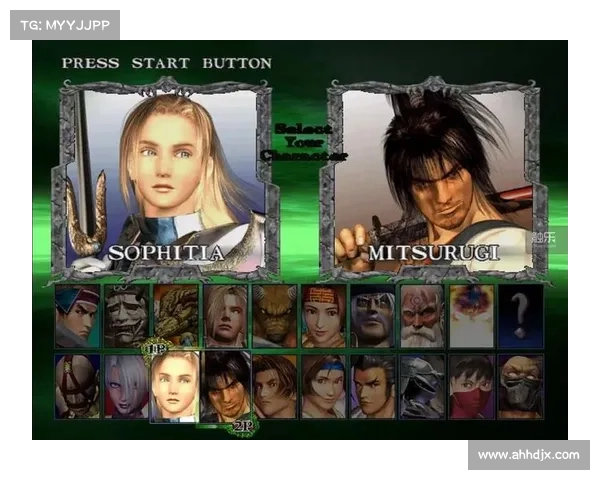Choose white-bearded Edge Master portrait
Screen dimensions: 600x480
coord(421,316)
